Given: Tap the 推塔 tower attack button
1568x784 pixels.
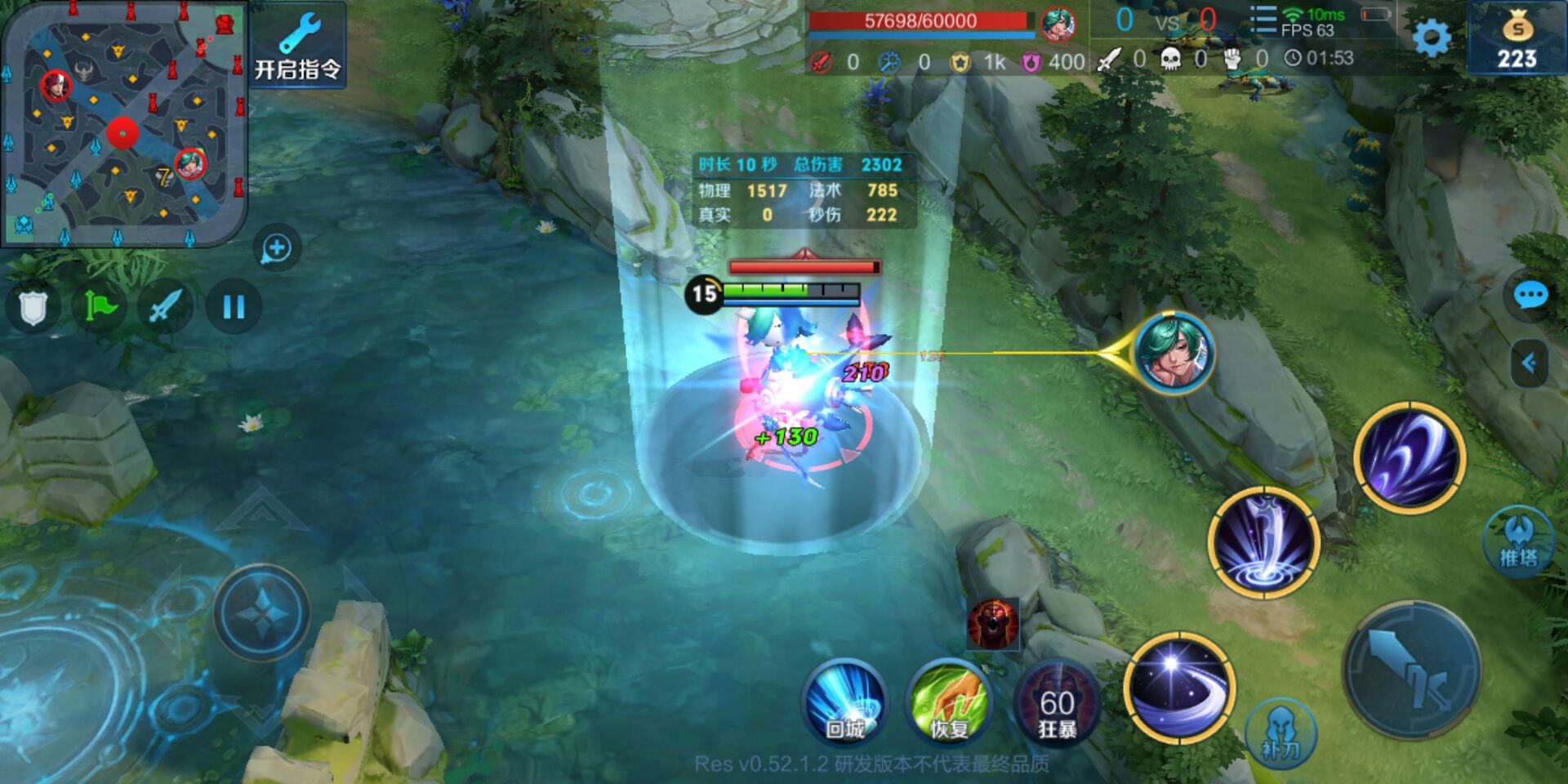Looking at the screenshot, I should click(1517, 542).
